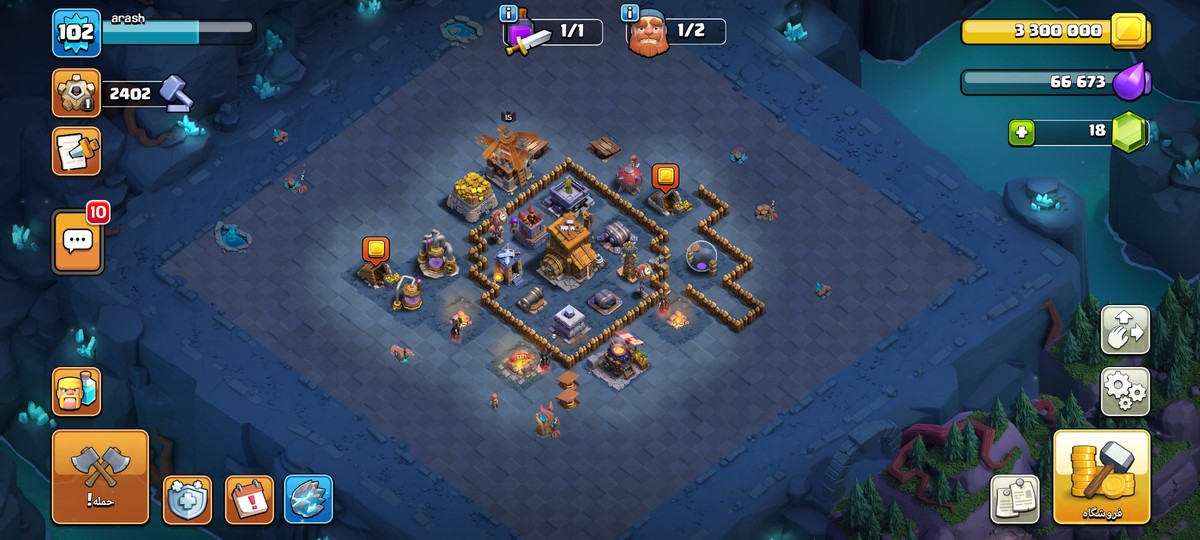Open the builder trophy league icon
The width and height of the screenshot is (1200, 540).
point(77,94)
